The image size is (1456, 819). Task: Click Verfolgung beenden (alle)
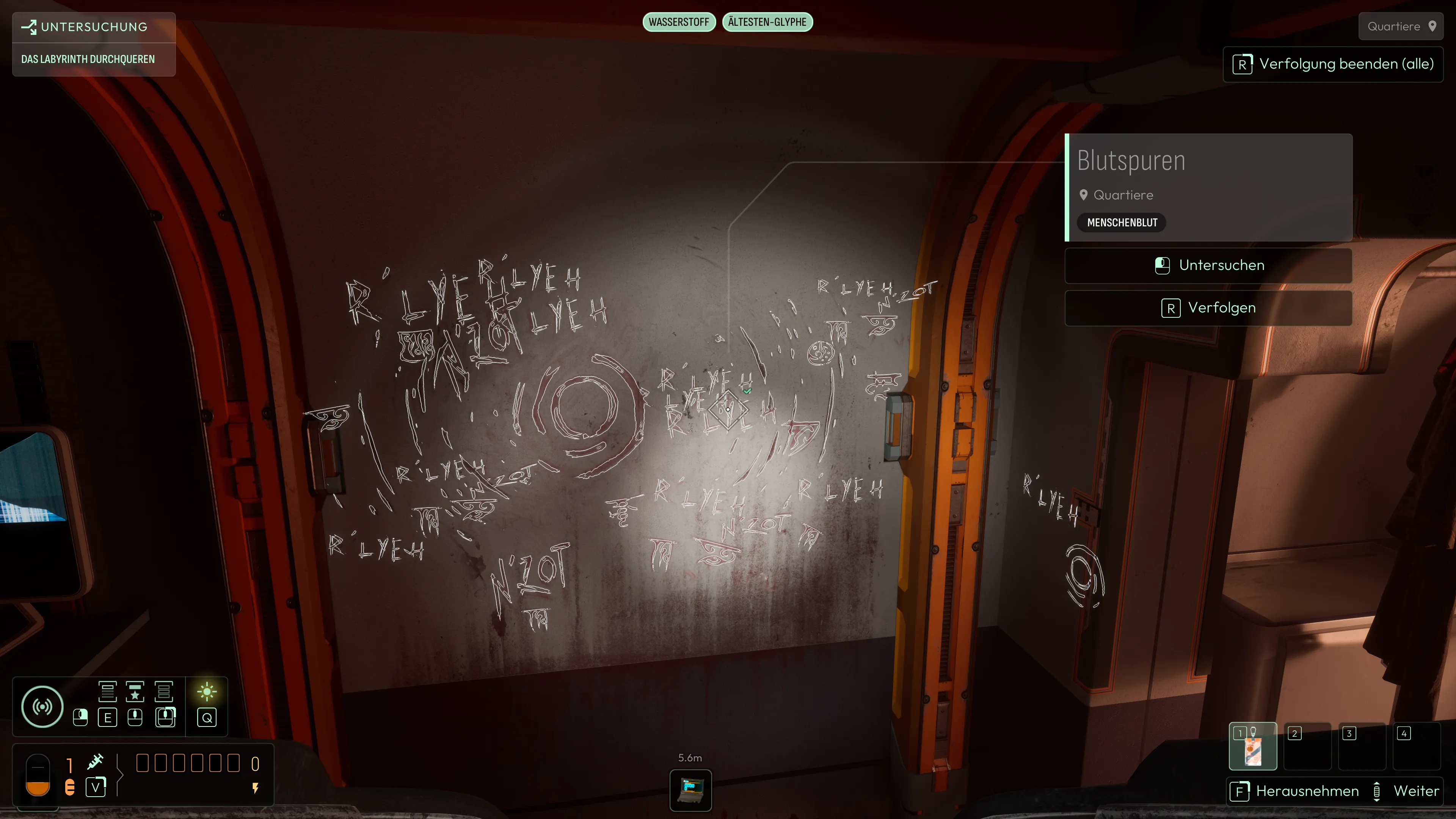point(1333,64)
